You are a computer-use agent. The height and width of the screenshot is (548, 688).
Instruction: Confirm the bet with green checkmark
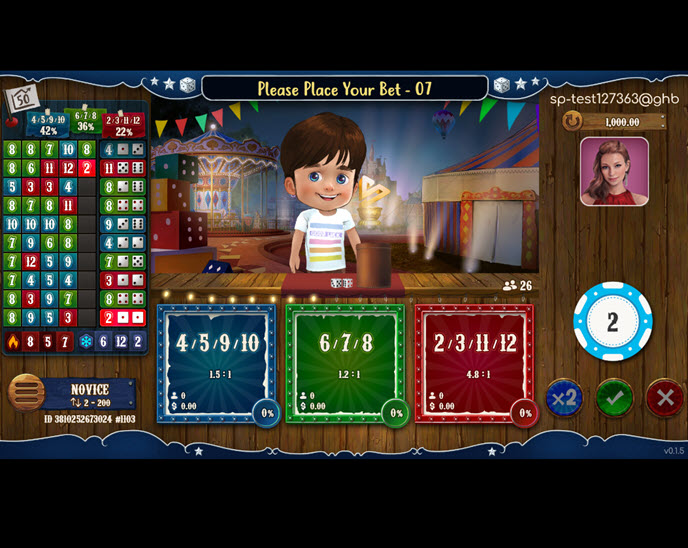click(x=614, y=397)
